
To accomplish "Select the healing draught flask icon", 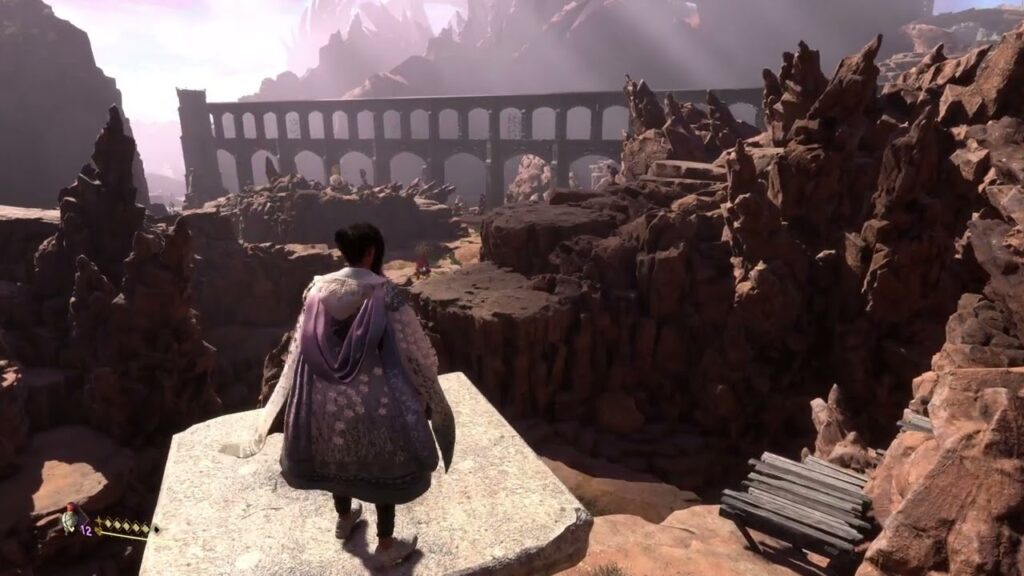I will [x=70, y=519].
